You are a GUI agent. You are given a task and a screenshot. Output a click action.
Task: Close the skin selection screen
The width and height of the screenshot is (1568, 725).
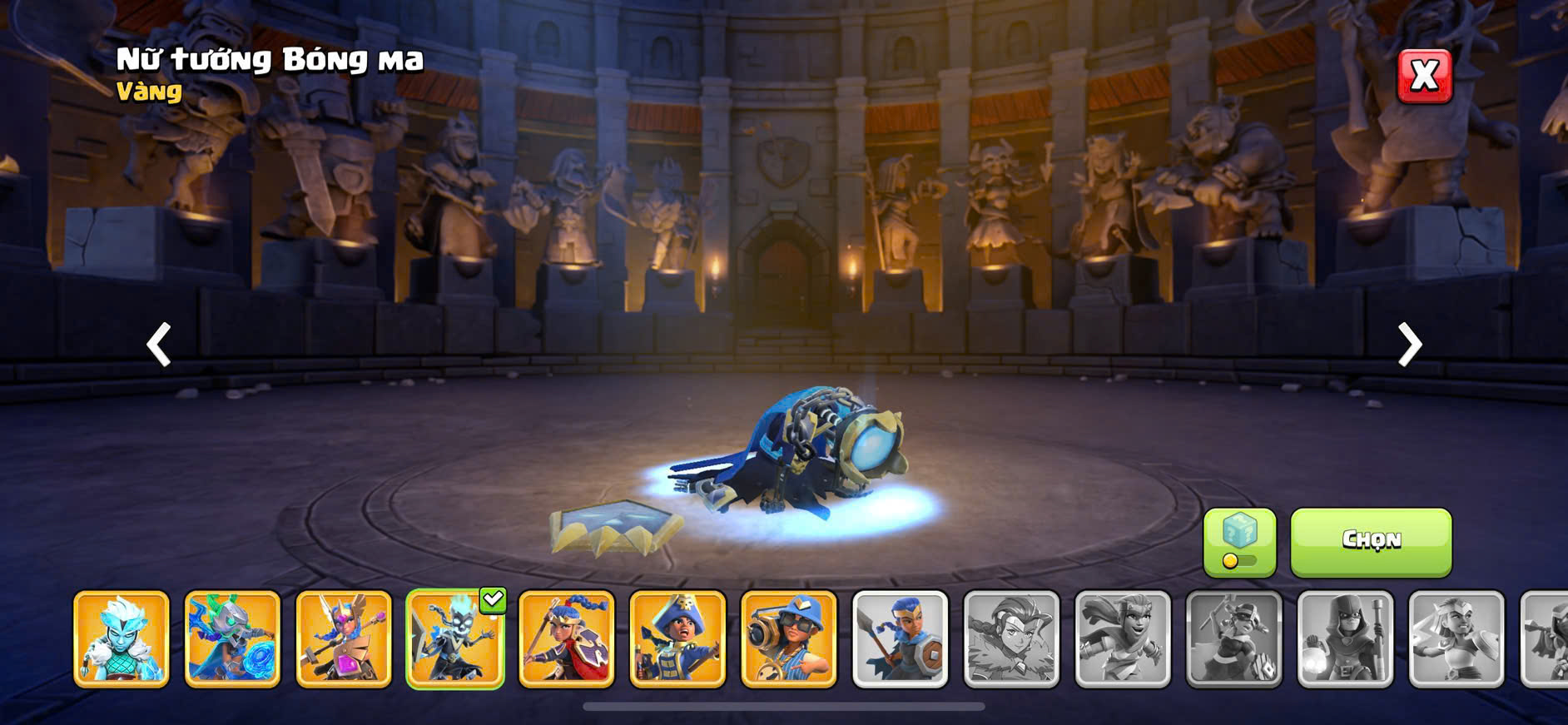[x=1424, y=76]
